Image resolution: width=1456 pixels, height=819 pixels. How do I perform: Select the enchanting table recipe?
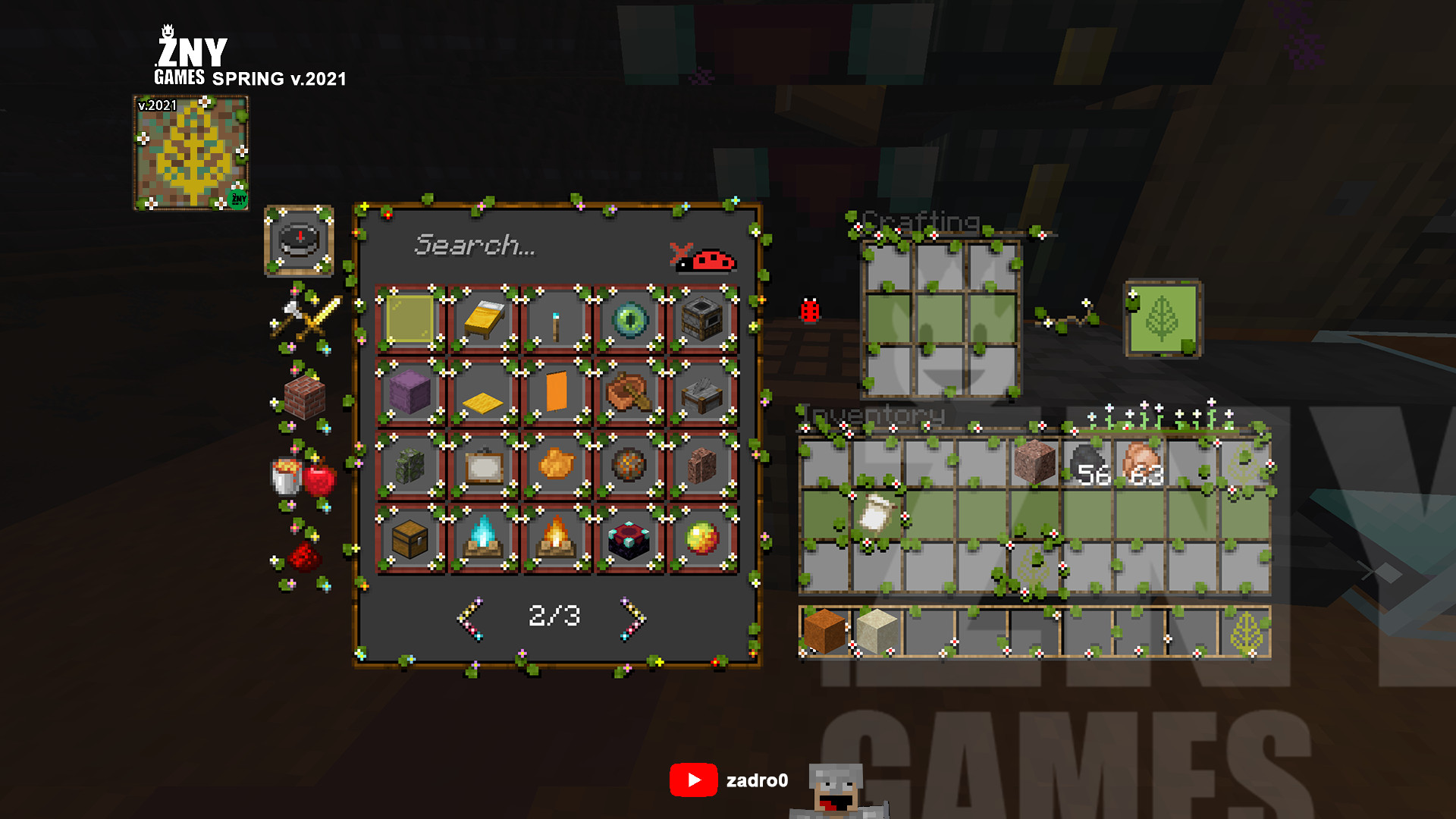tap(629, 539)
